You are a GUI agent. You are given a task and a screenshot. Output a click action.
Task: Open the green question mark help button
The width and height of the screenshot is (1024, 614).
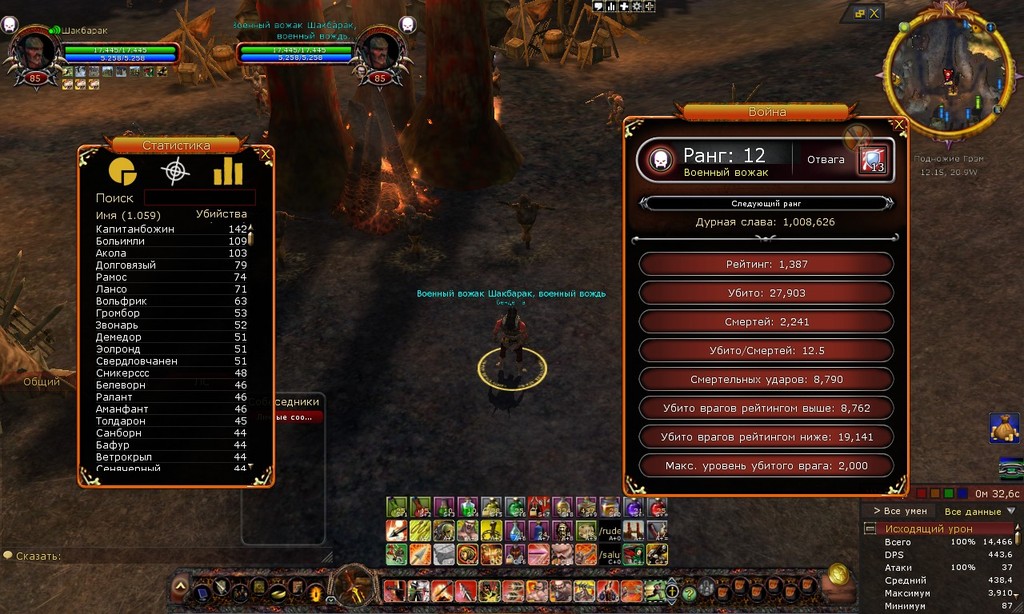688,592
